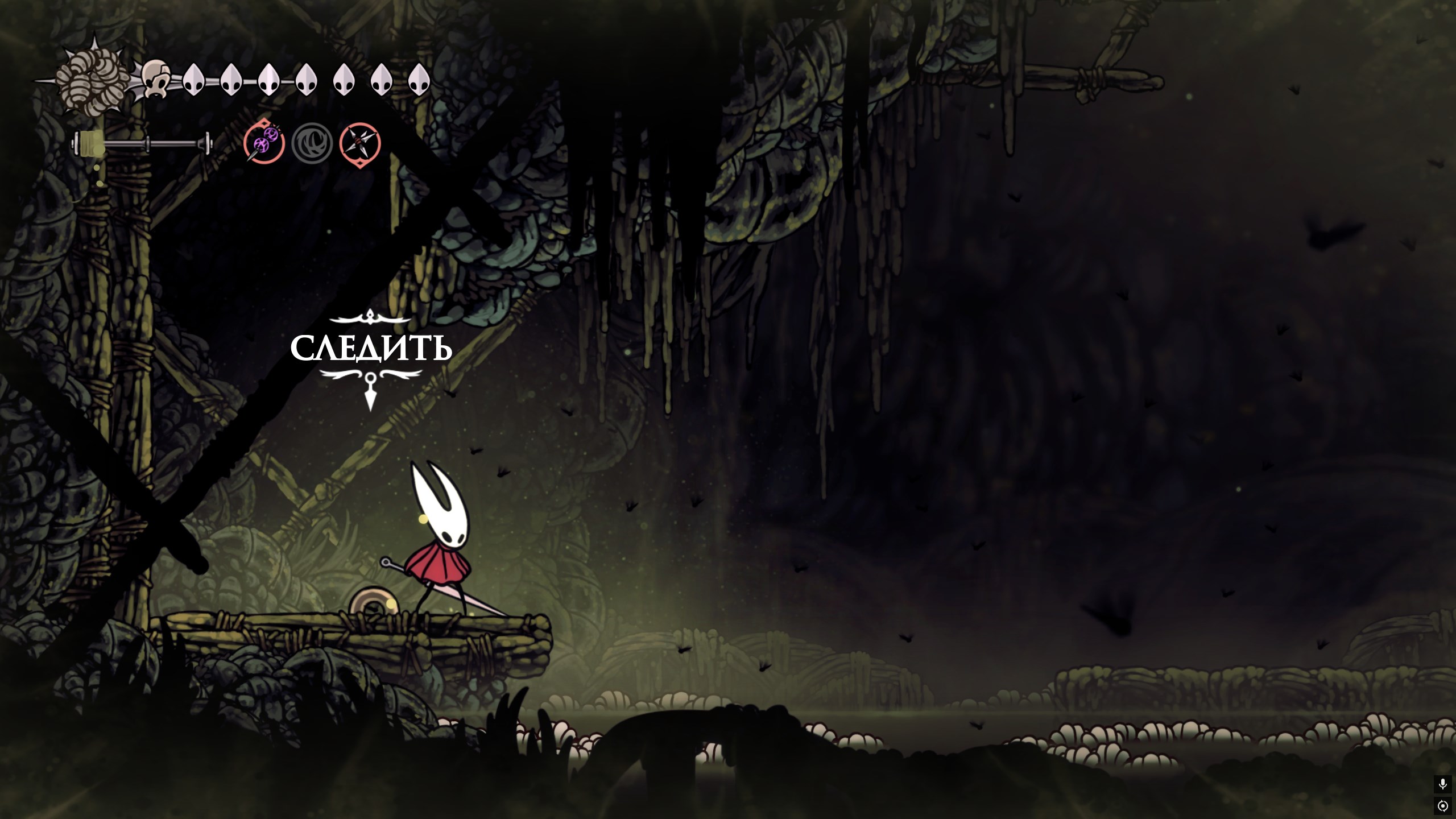Click the instant replay recording overlay icon
This screenshot has height=819, width=1456.
pyautogui.click(x=1442, y=806)
